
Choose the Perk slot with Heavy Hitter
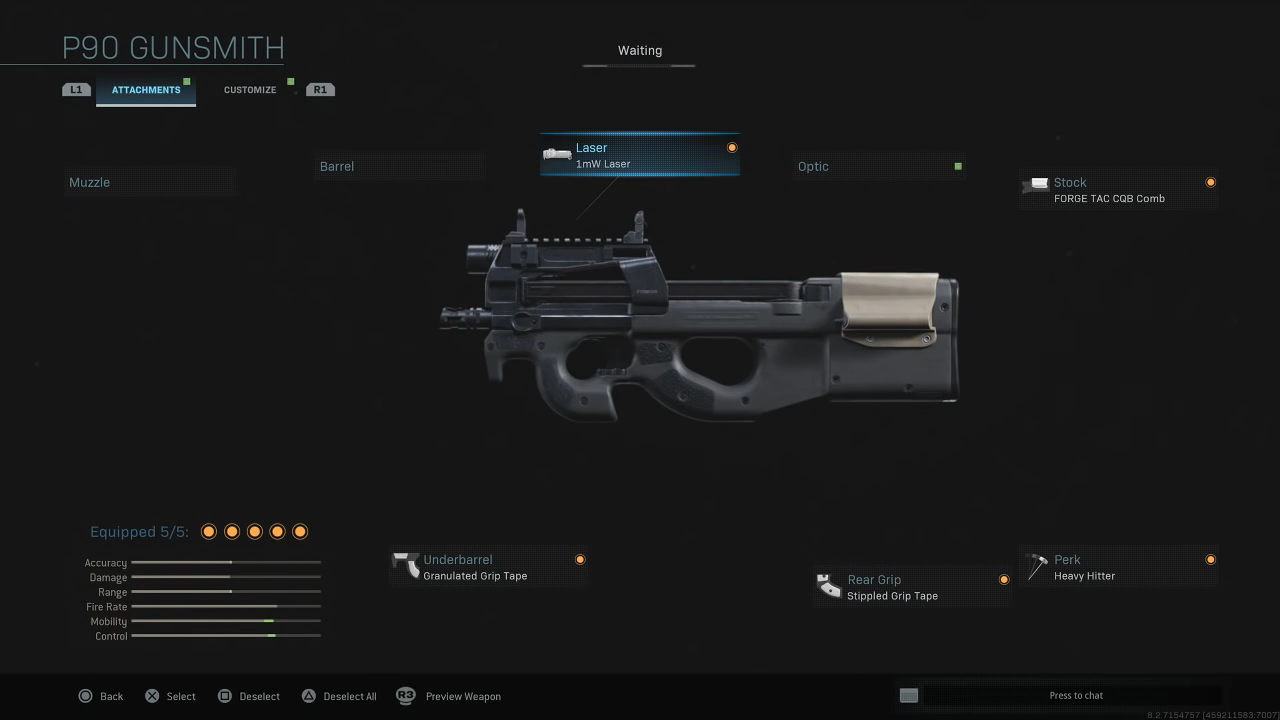coord(1118,567)
